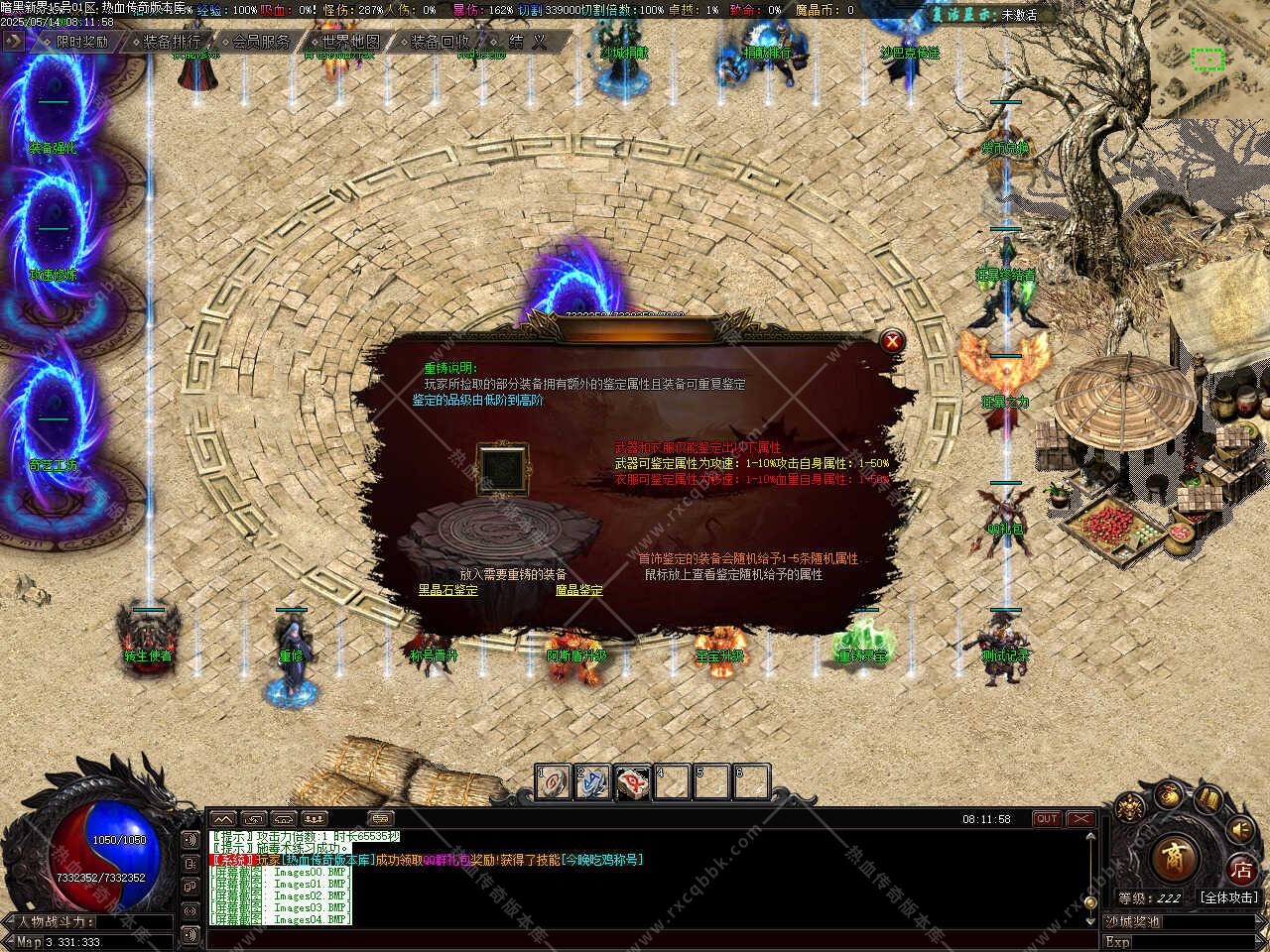The height and width of the screenshot is (952, 1270).
Task: Click the large 商 shop button
Action: [x=1175, y=854]
